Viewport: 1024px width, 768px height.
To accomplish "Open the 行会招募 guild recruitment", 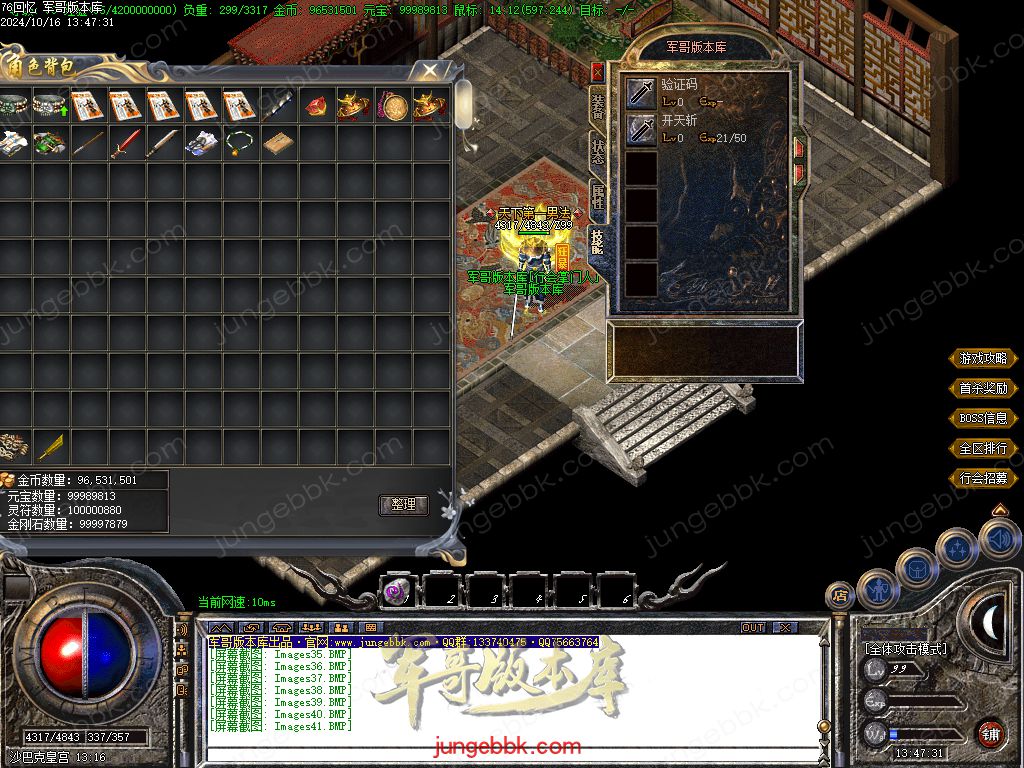I will 983,478.
